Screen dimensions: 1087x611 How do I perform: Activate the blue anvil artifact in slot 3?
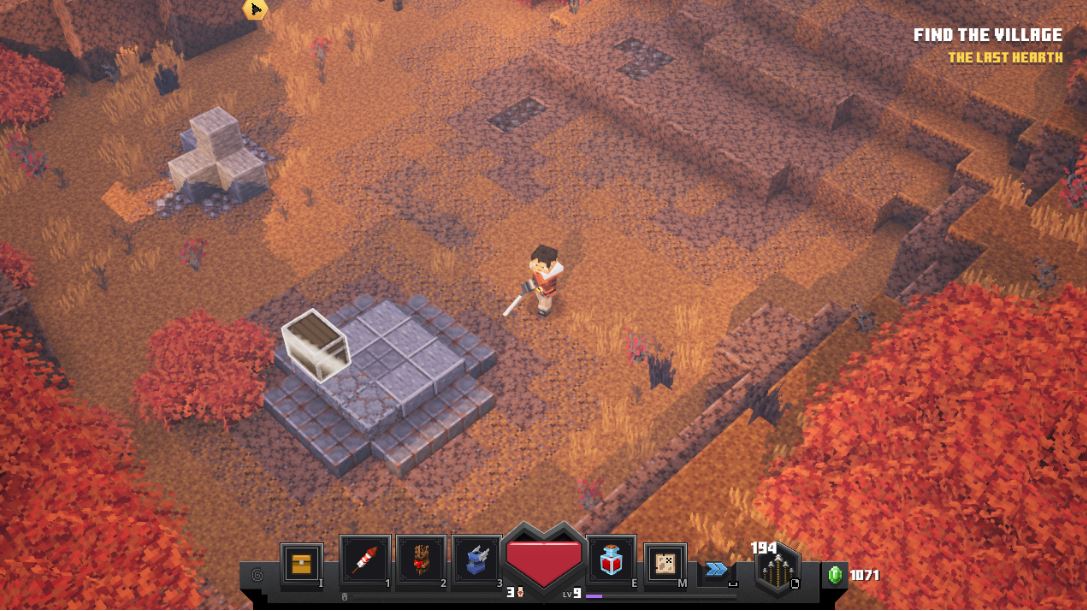coord(476,561)
